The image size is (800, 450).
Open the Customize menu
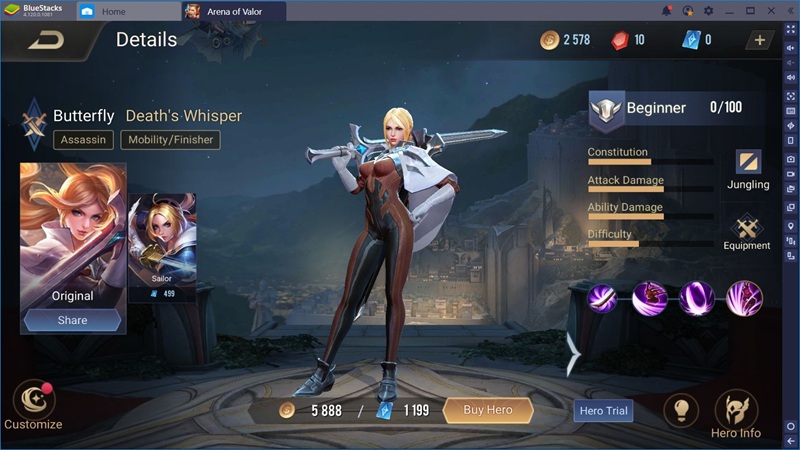pos(33,405)
